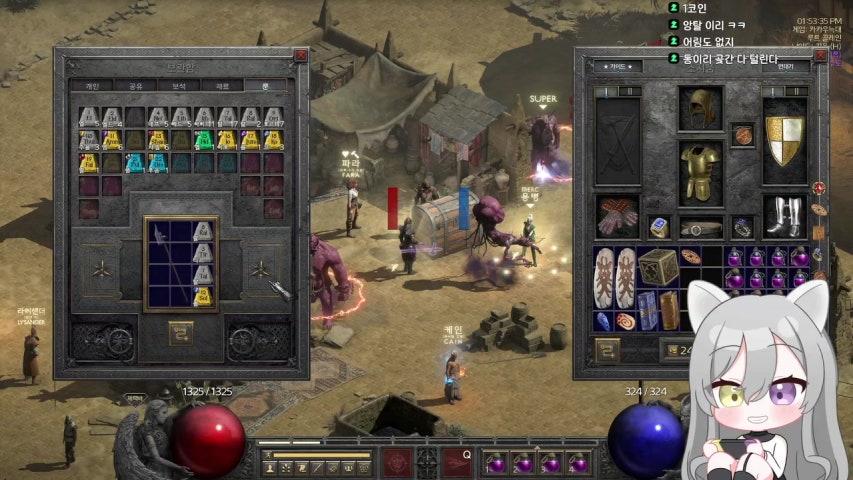
Task: Close the inventory panel
Action: (821, 56)
